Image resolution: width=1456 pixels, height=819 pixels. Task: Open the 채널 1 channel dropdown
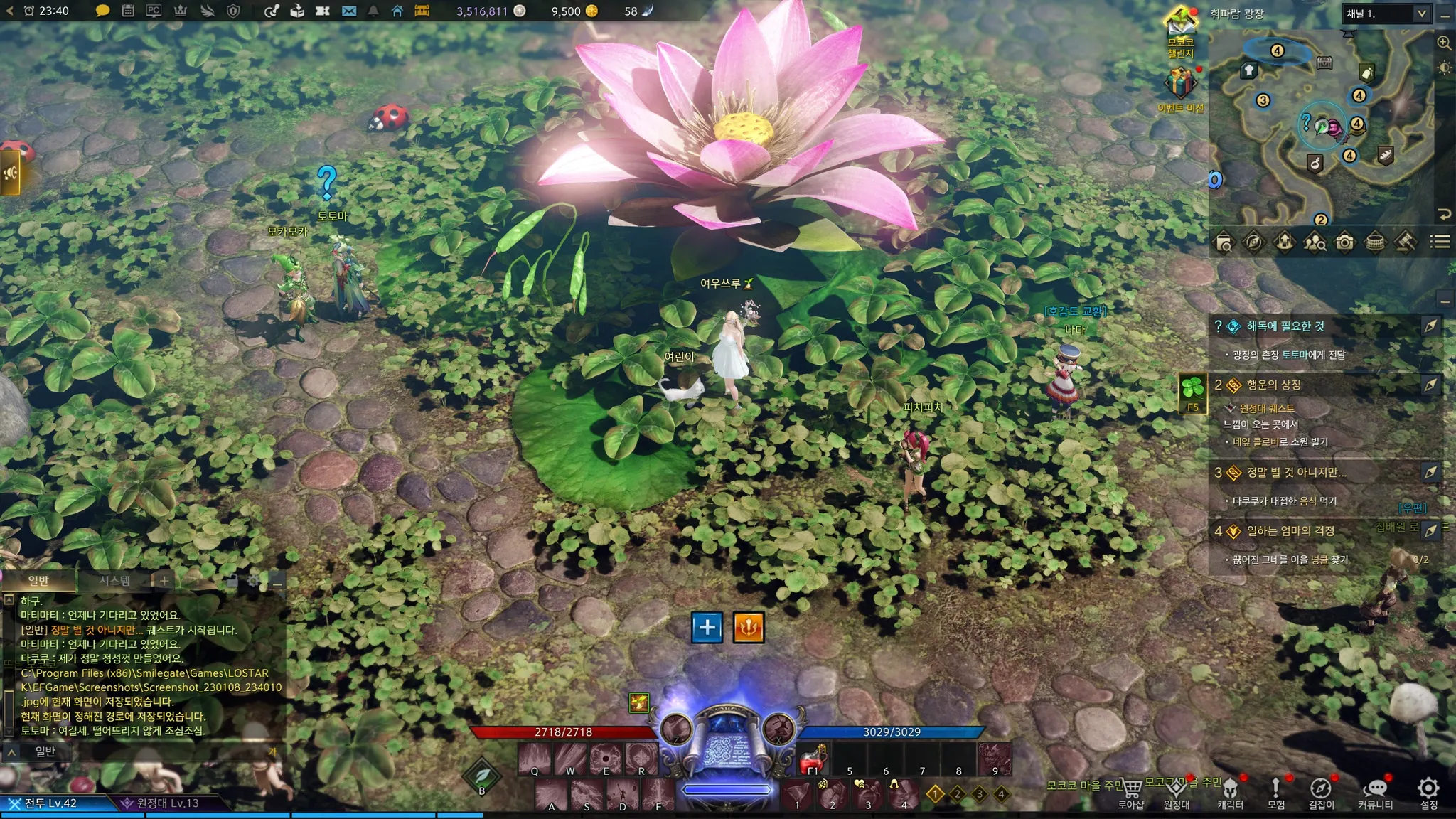pos(1385,14)
